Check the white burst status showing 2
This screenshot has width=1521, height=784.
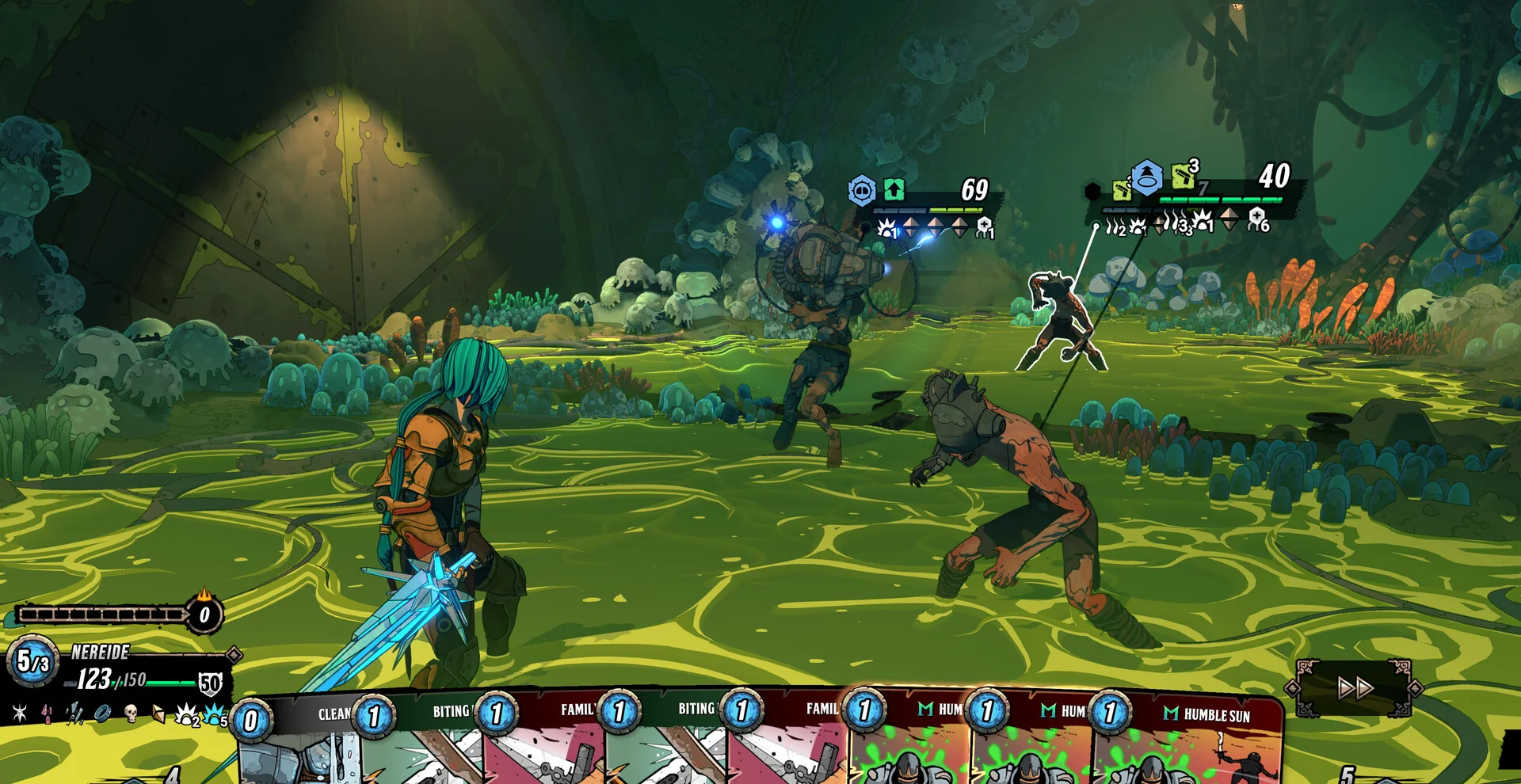(187, 716)
